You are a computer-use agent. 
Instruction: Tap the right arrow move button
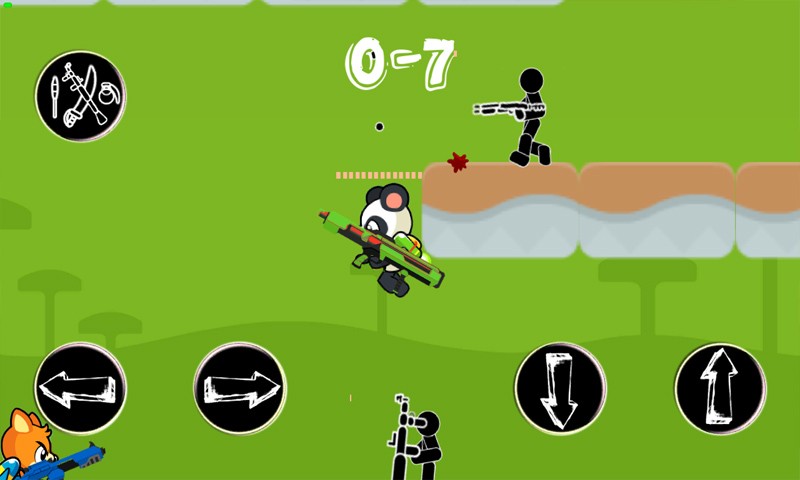240,388
